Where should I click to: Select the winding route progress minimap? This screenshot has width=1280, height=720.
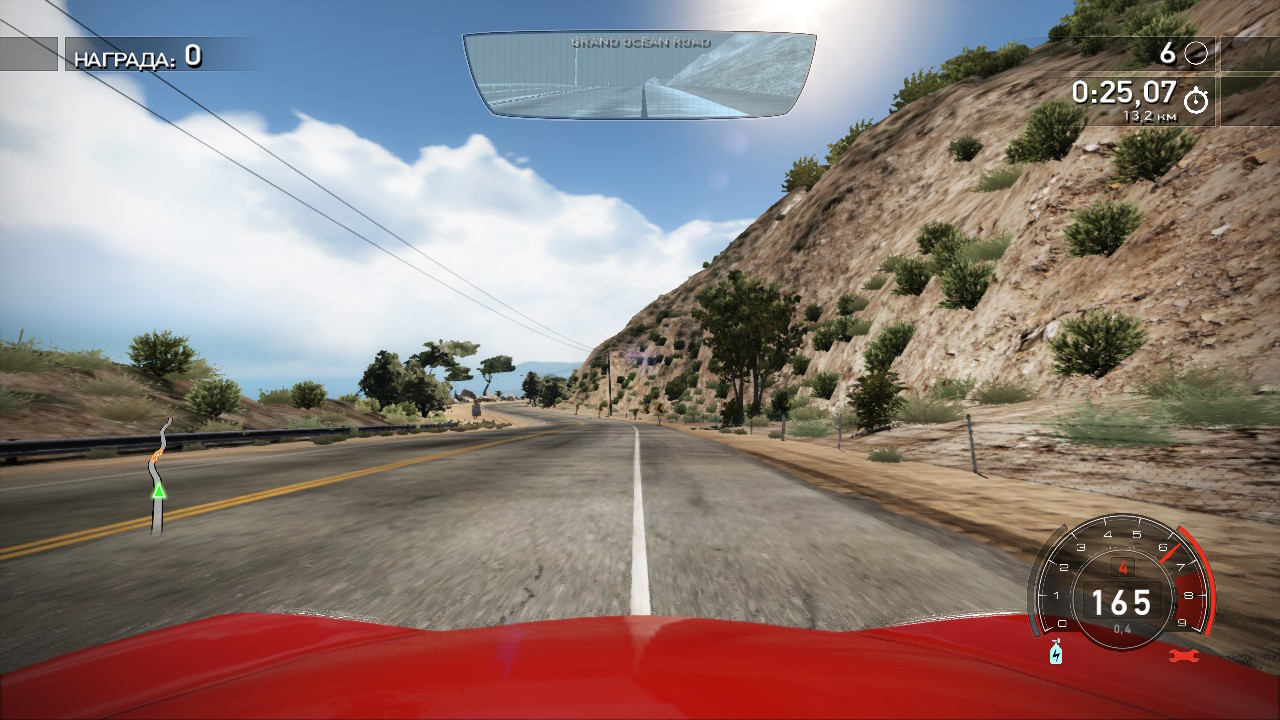(159, 475)
